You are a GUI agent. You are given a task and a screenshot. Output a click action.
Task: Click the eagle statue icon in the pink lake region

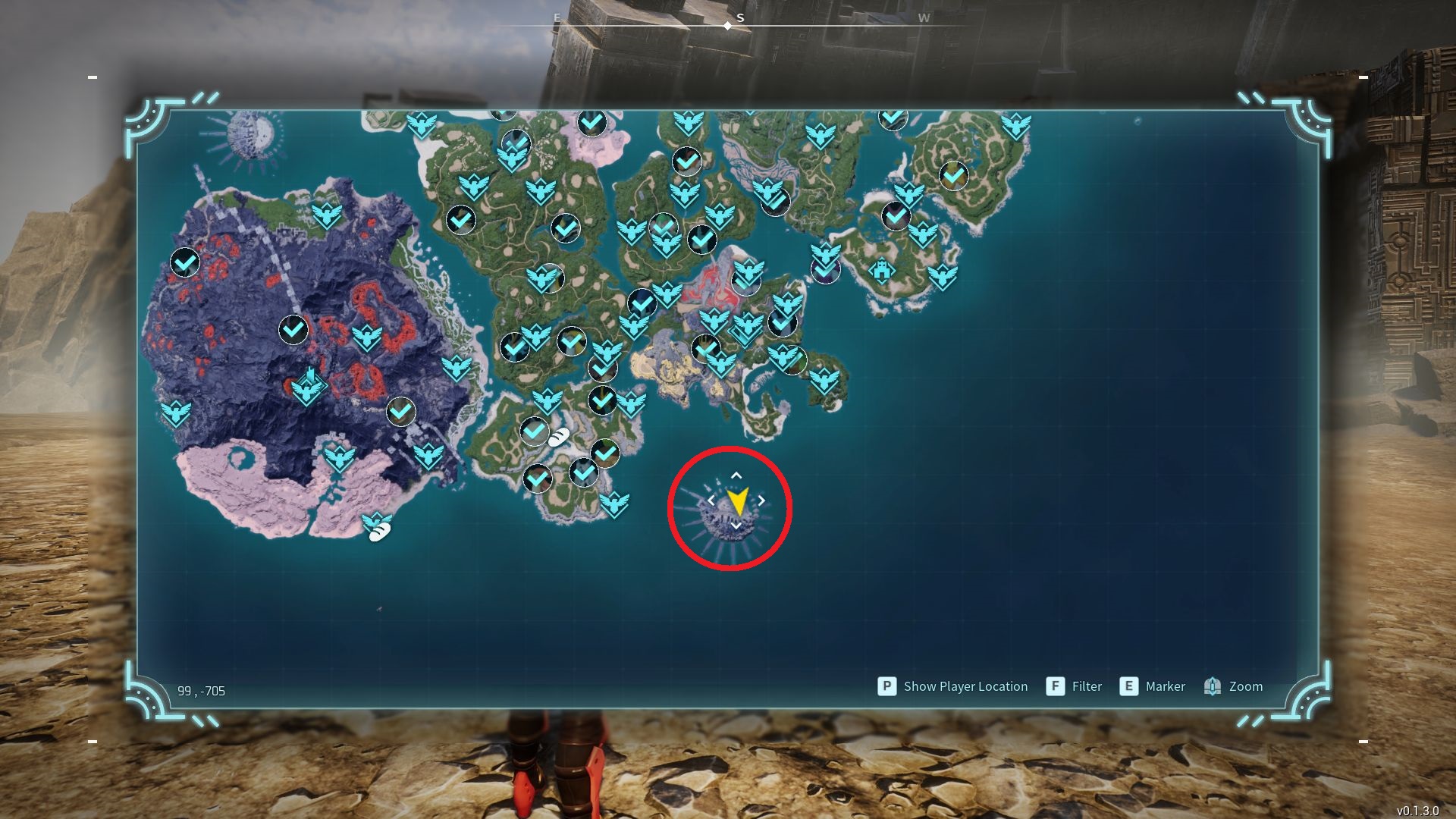tap(340, 458)
